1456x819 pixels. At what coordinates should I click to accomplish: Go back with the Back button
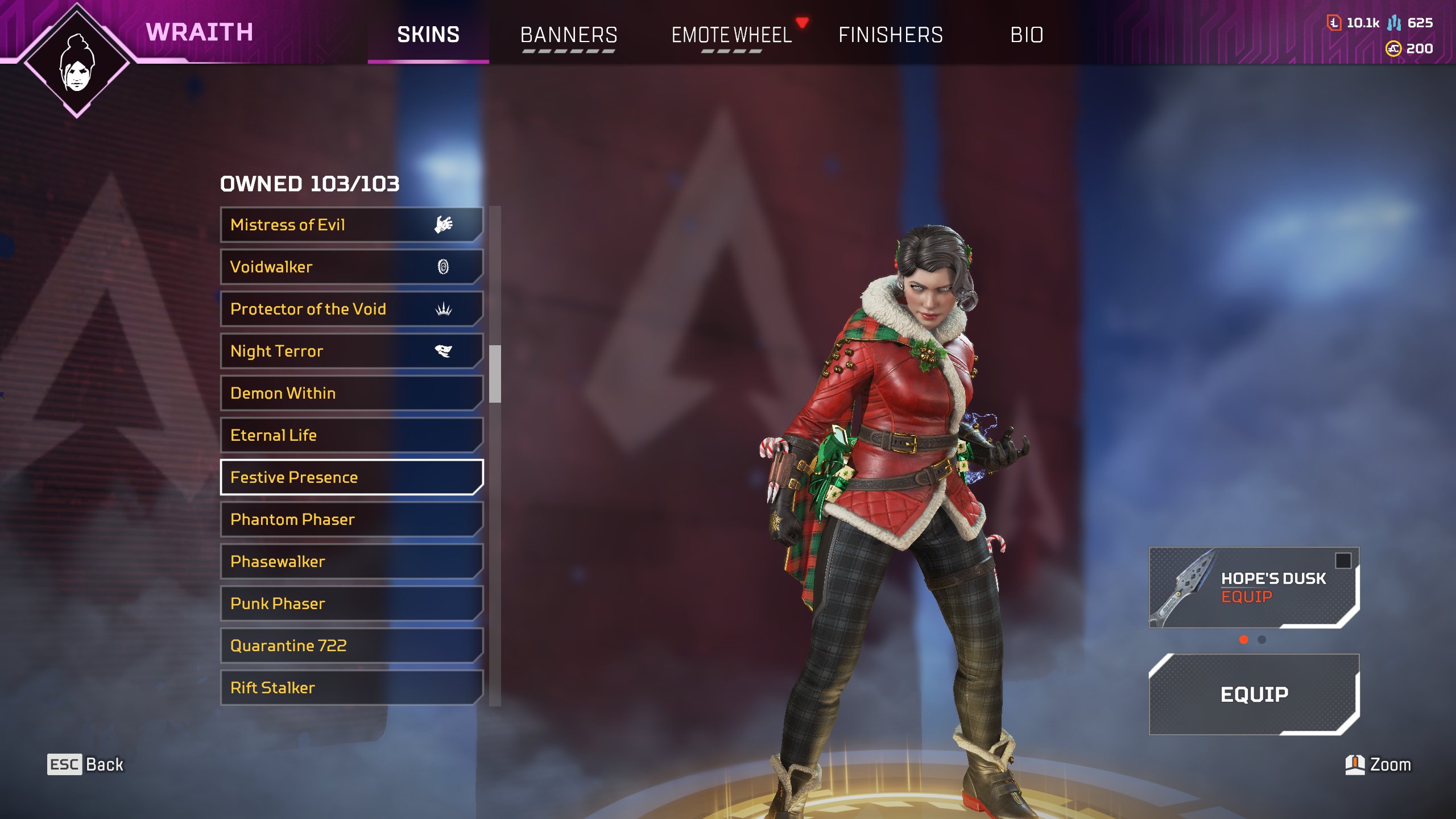pos(85,764)
